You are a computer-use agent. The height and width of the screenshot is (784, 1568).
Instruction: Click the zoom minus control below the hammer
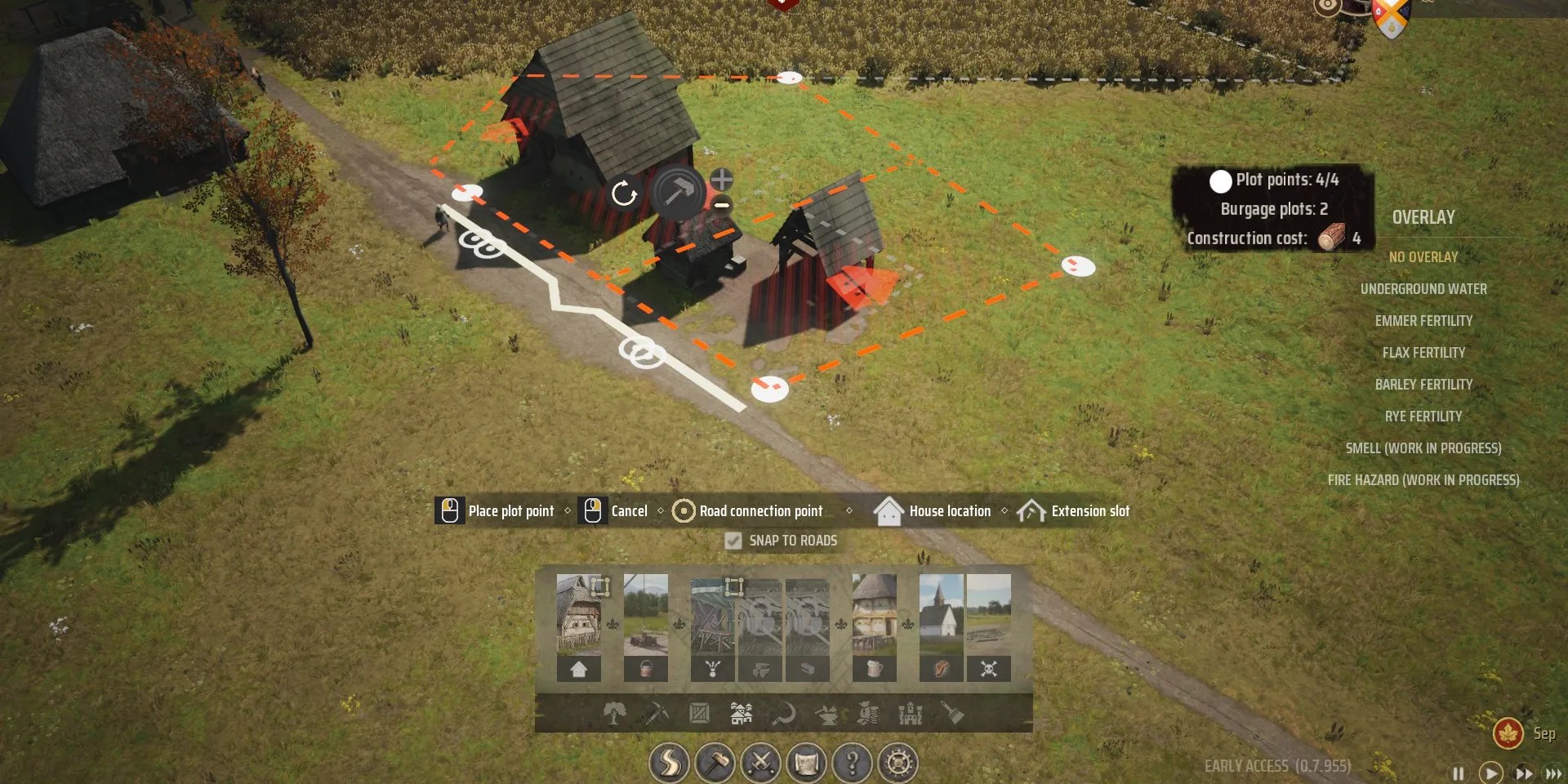click(721, 206)
